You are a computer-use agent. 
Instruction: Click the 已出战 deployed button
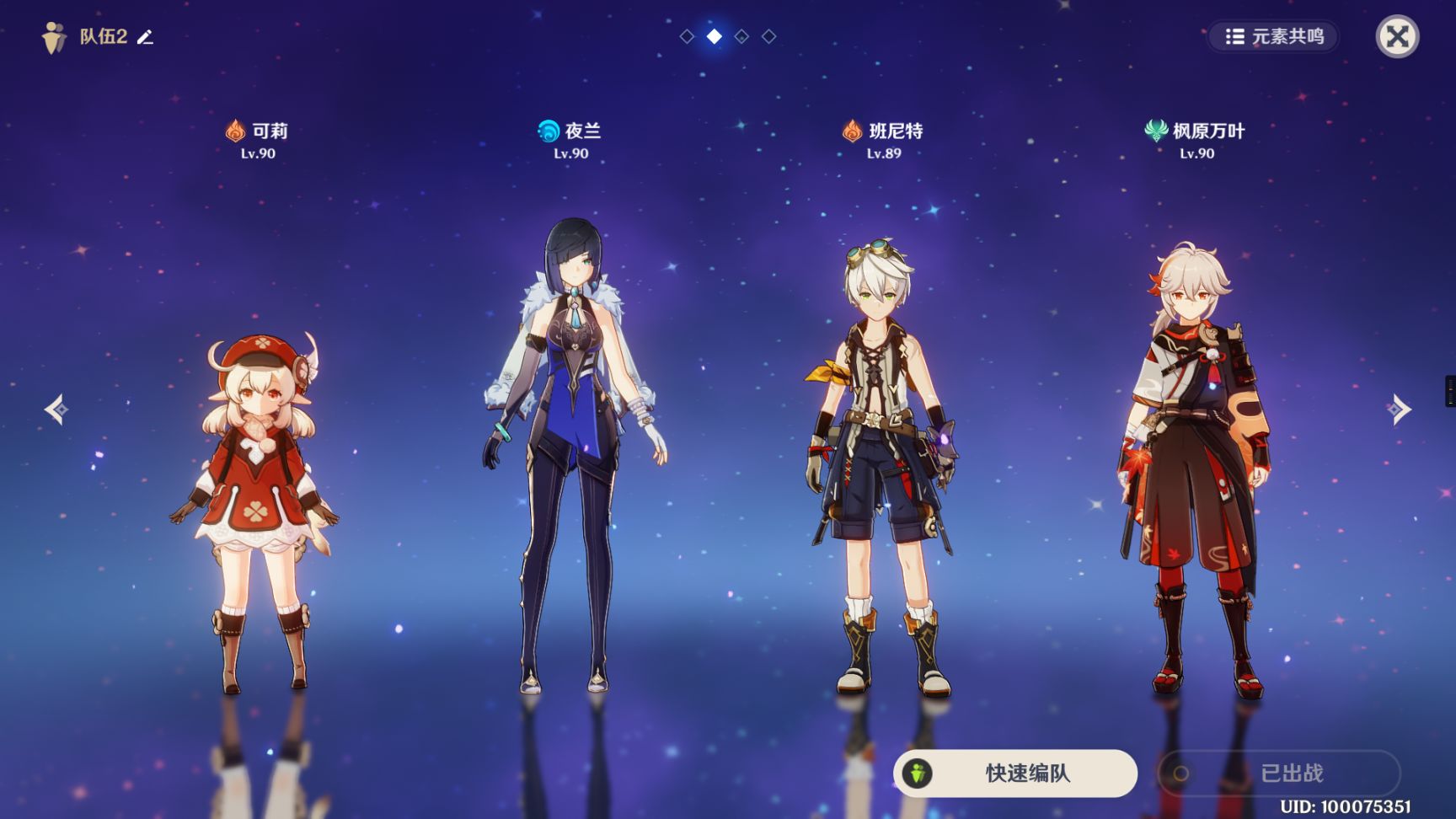pyautogui.click(x=1278, y=773)
